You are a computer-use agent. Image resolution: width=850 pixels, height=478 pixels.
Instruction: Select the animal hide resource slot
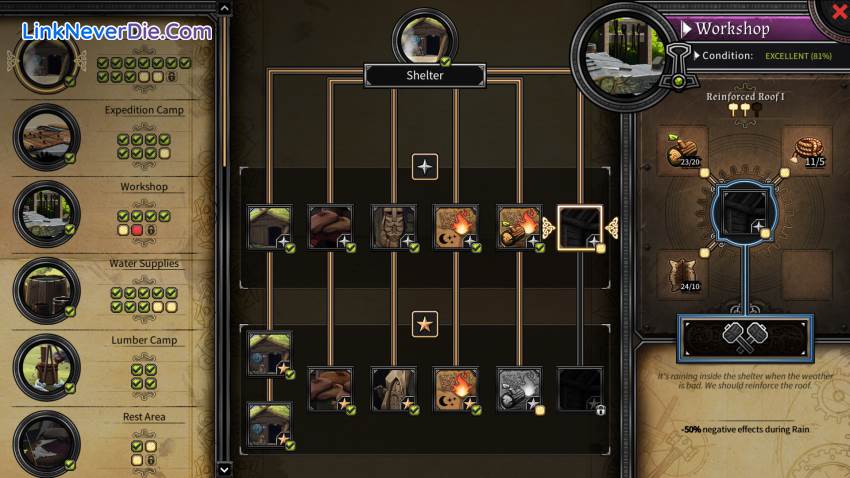click(x=687, y=272)
